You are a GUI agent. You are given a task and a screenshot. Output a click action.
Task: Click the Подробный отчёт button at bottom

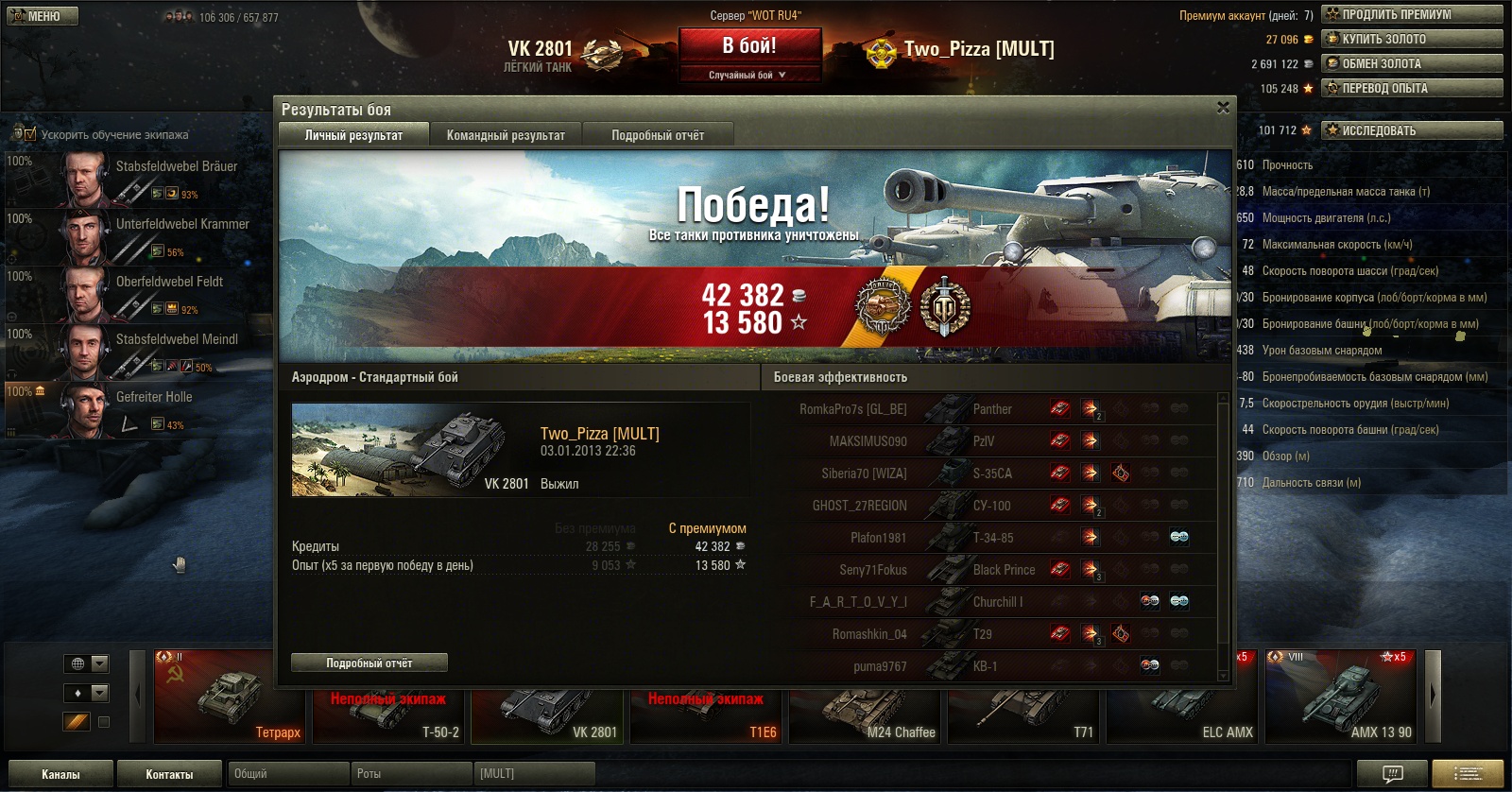point(369,663)
